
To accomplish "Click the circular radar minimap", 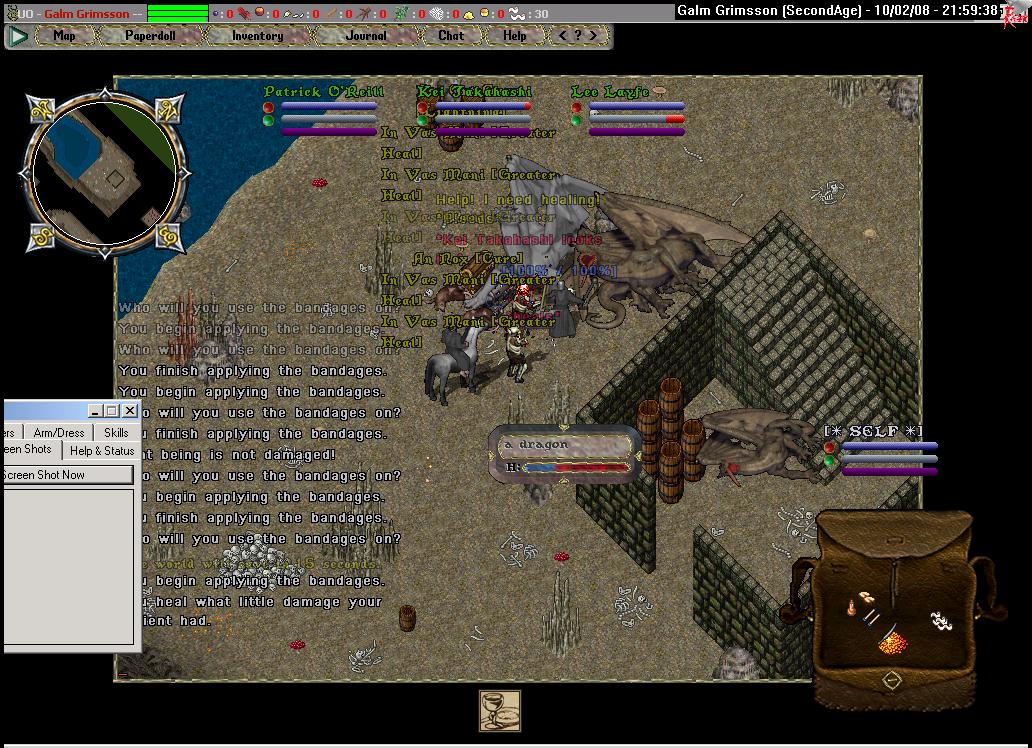I will 104,172.
